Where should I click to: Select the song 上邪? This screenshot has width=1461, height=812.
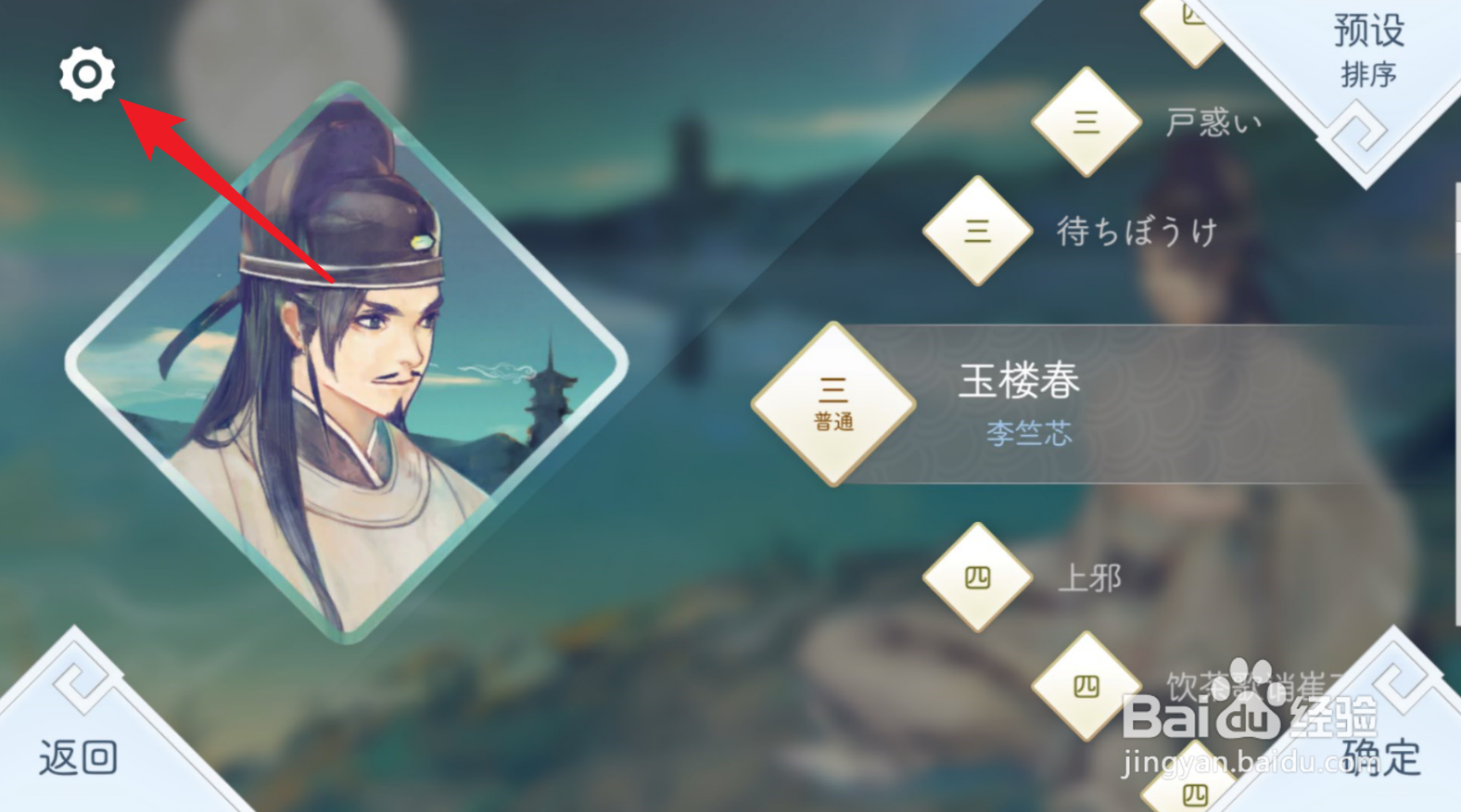pos(1090,577)
